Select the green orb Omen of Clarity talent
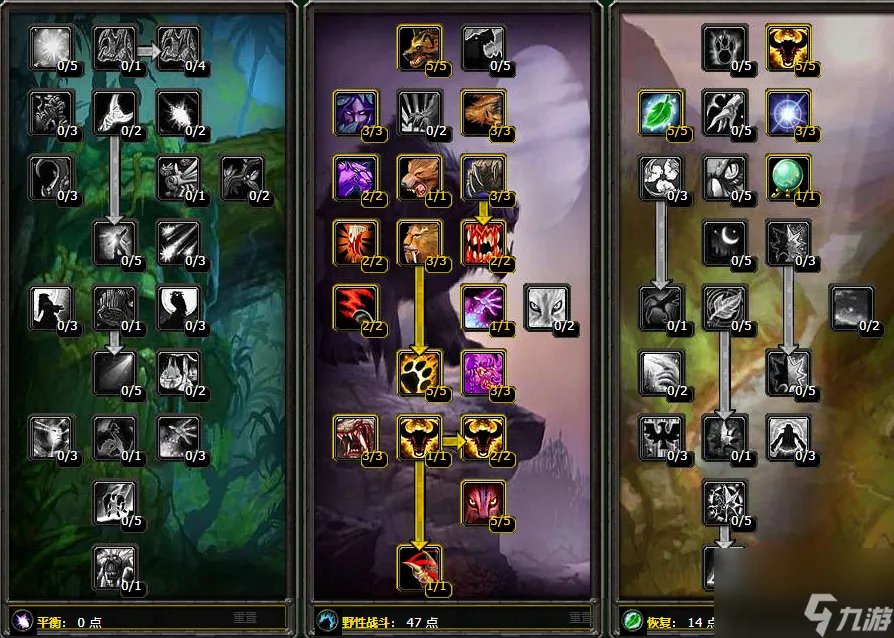This screenshot has width=894, height=638. (787, 176)
